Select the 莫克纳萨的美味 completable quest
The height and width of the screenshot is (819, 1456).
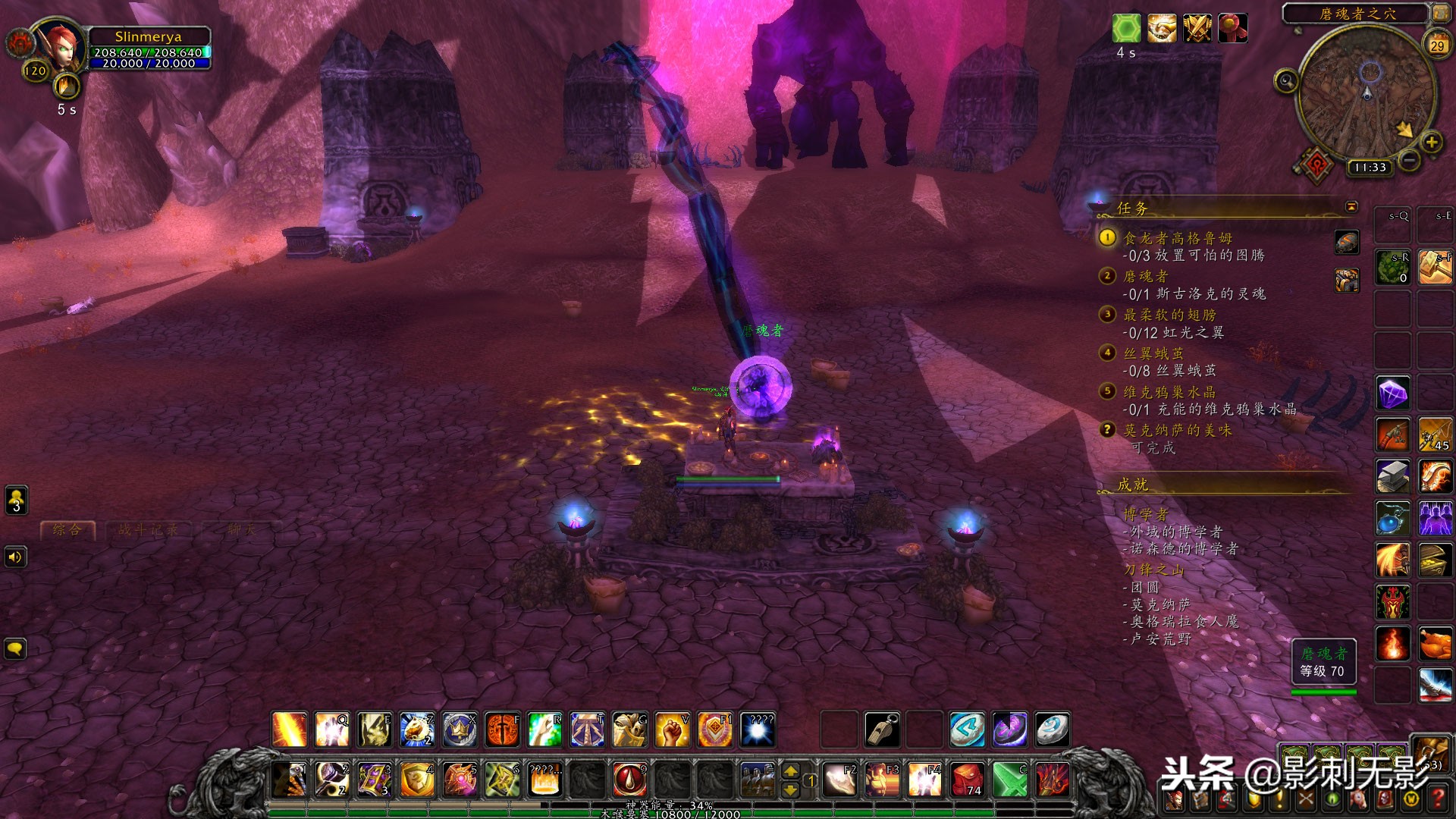[1177, 430]
